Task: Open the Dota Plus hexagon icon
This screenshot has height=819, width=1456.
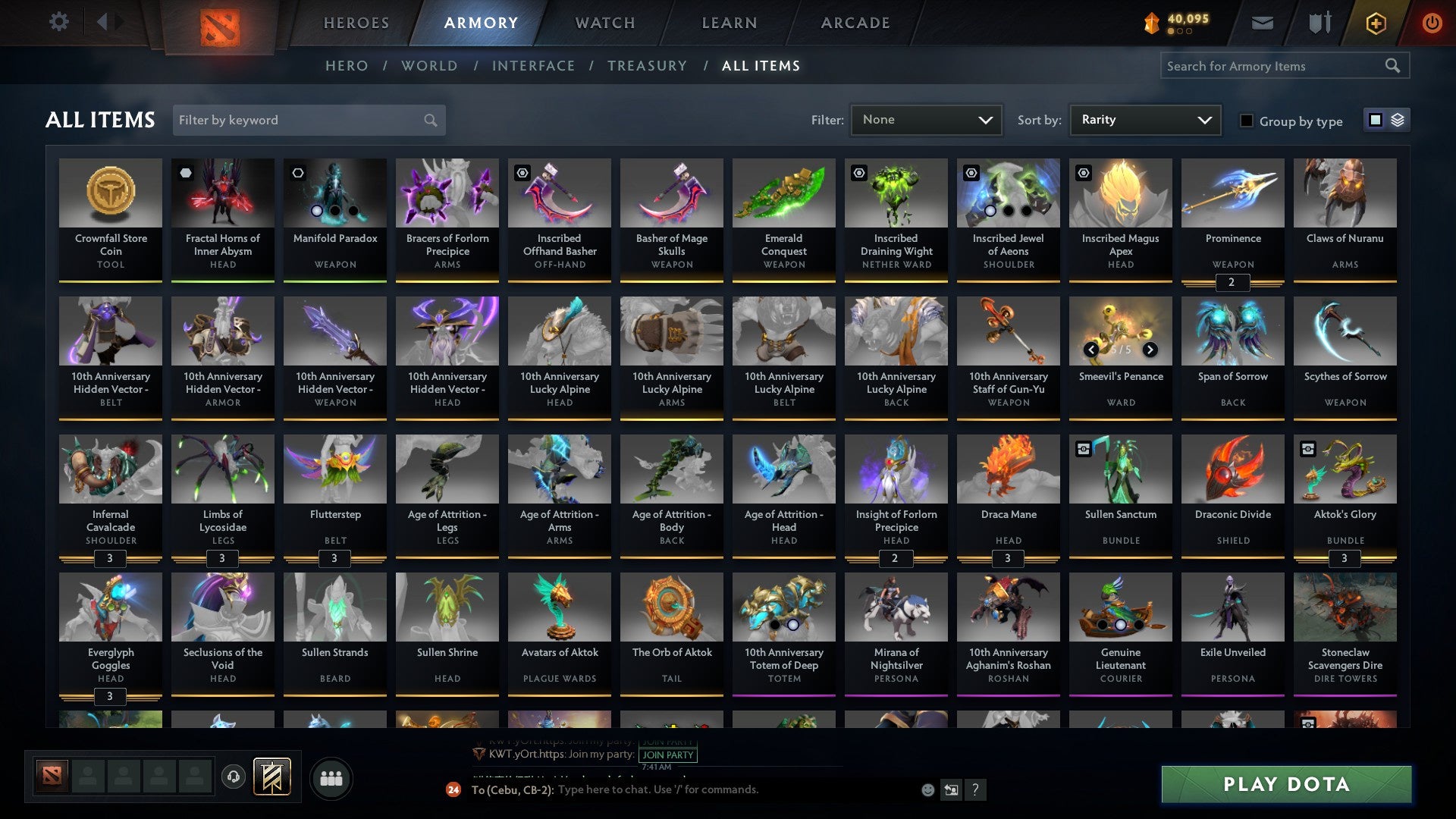Action: [x=1376, y=23]
